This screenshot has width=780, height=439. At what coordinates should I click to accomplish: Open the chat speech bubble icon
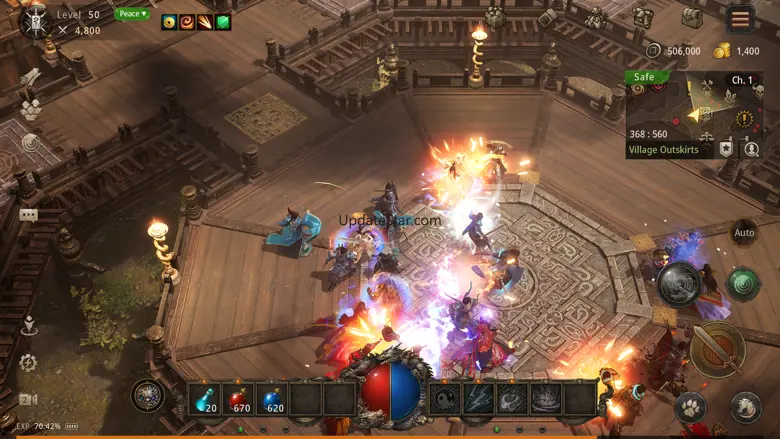pos(28,215)
